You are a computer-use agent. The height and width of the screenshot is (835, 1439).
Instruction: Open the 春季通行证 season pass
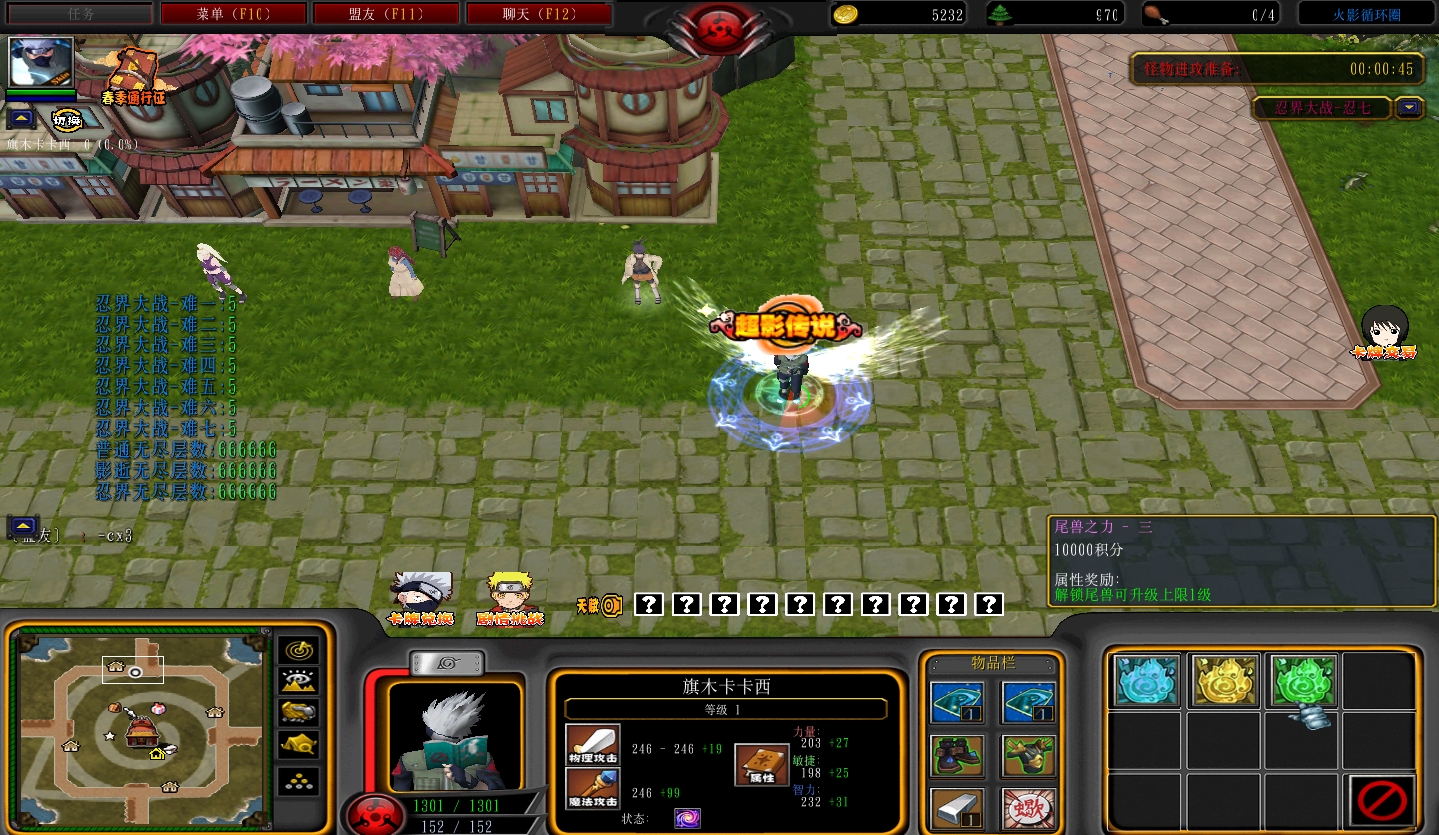(x=132, y=77)
